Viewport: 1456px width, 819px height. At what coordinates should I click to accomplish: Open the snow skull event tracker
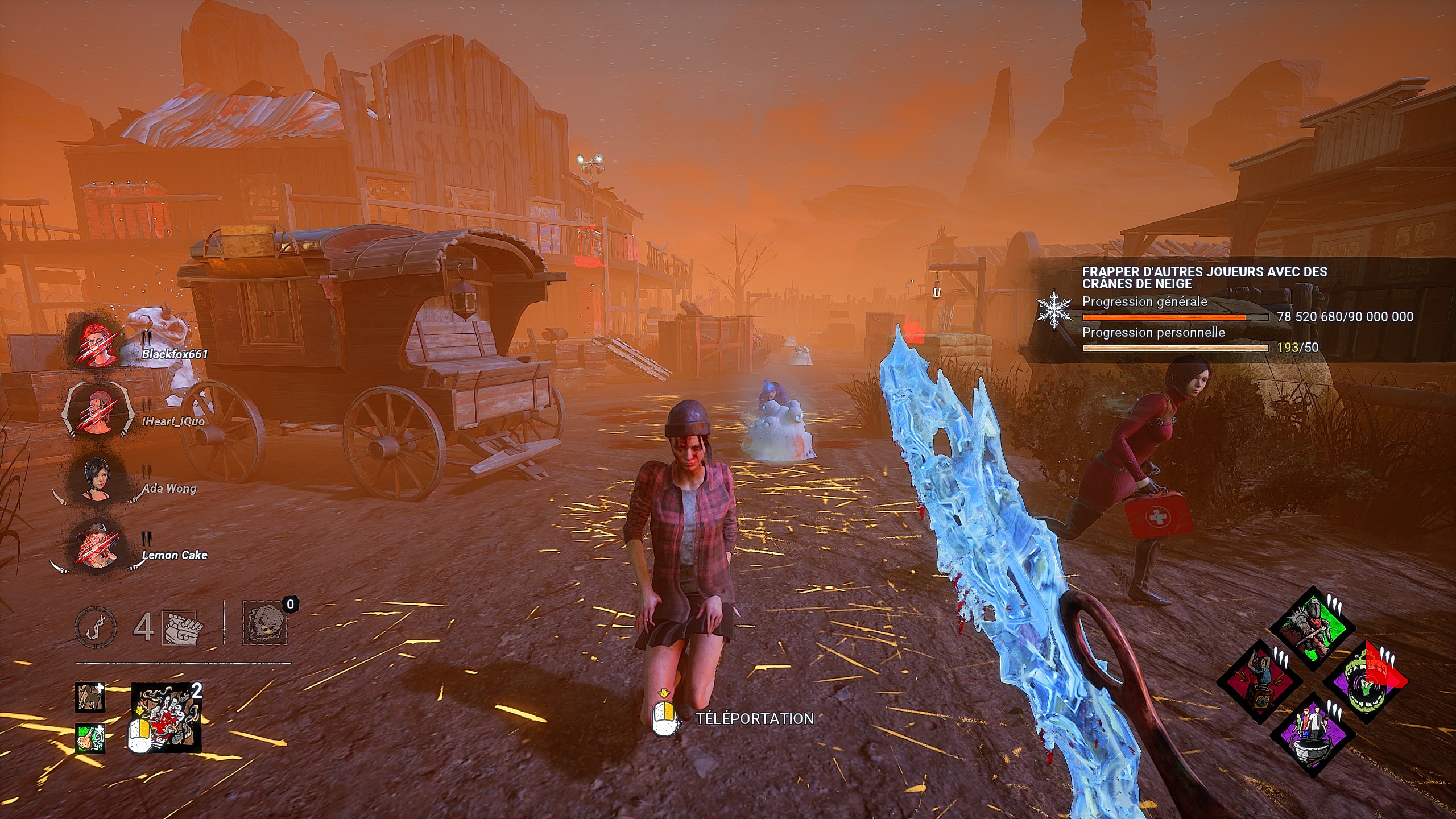click(x=1203, y=278)
